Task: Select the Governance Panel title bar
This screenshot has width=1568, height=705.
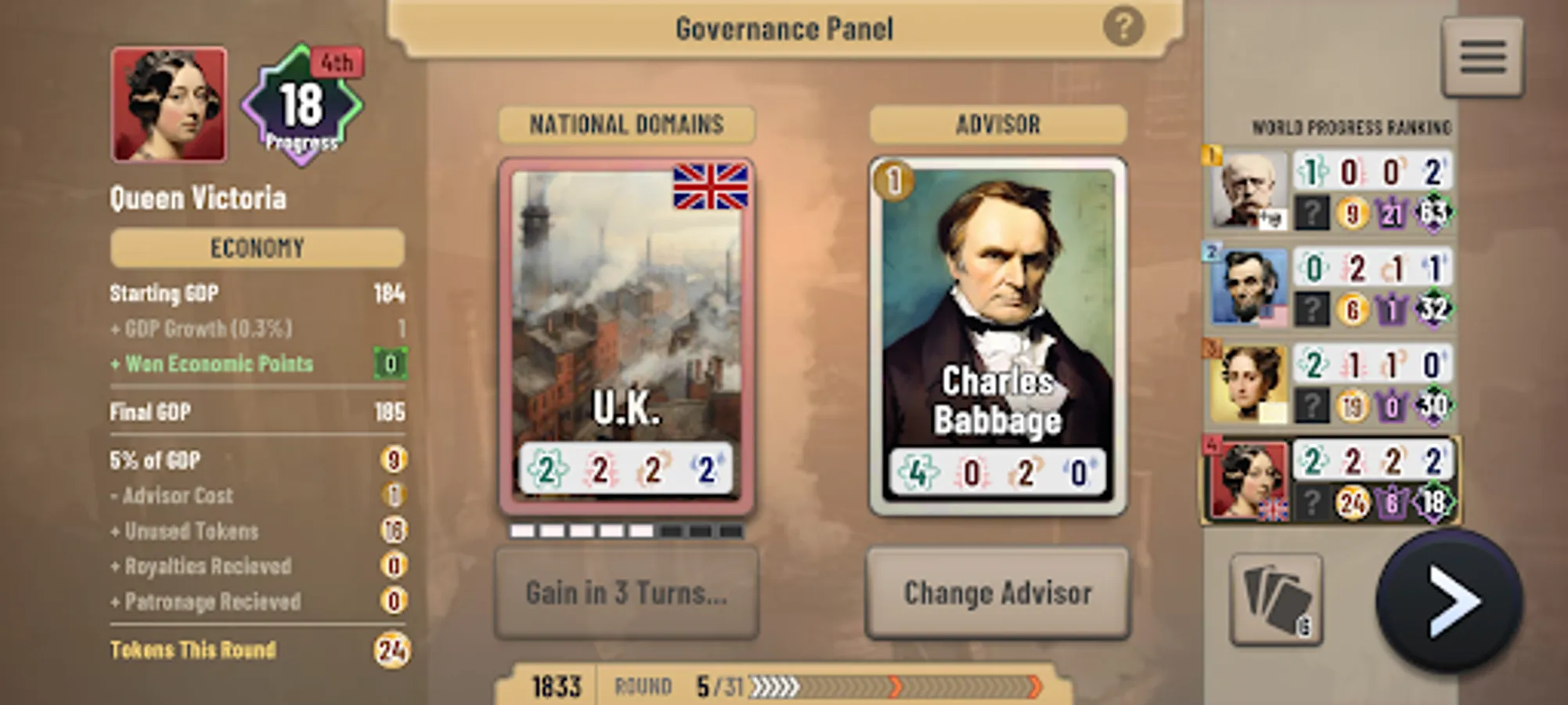Action: [783, 29]
